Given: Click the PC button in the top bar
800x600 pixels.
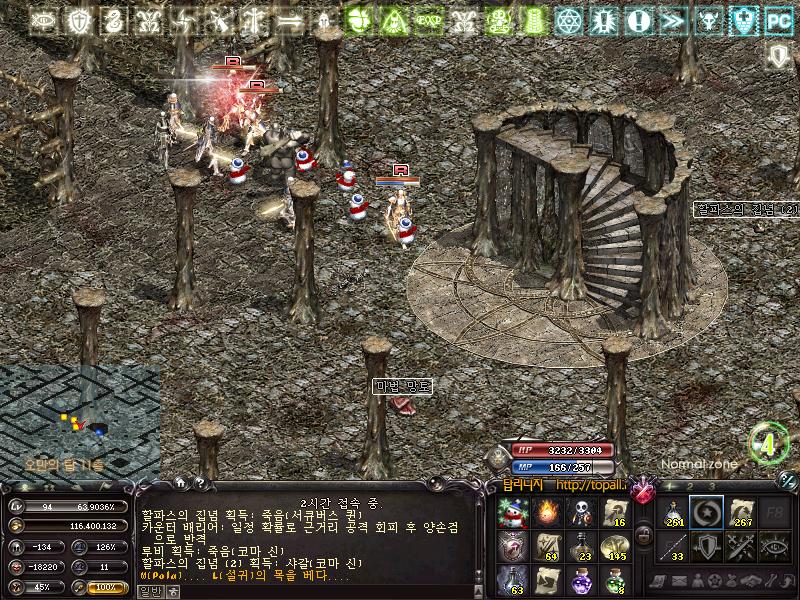Looking at the screenshot, I should pos(777,20).
